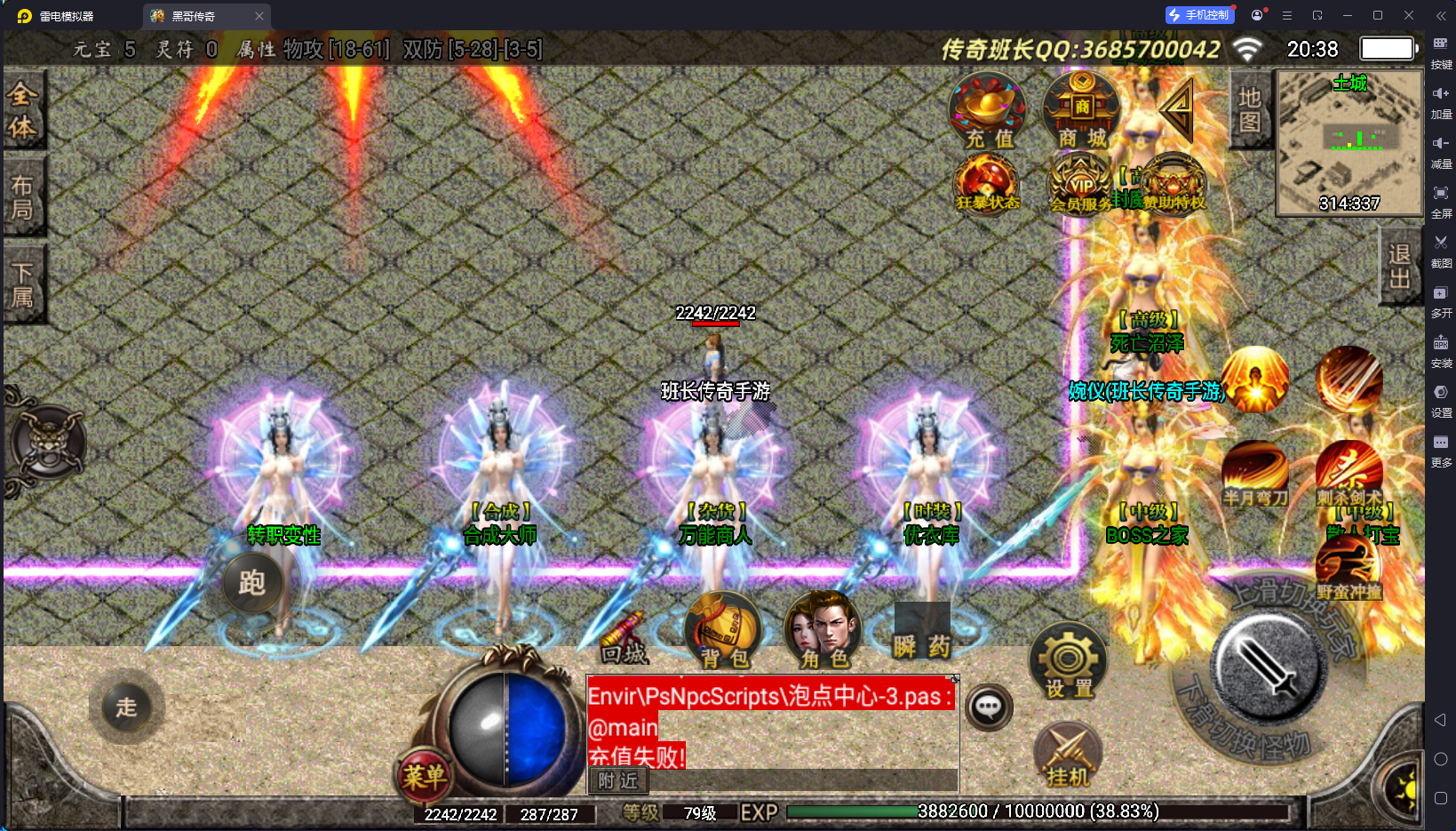
Task: Use the 回城 return-to-town scroll
Action: point(624,638)
